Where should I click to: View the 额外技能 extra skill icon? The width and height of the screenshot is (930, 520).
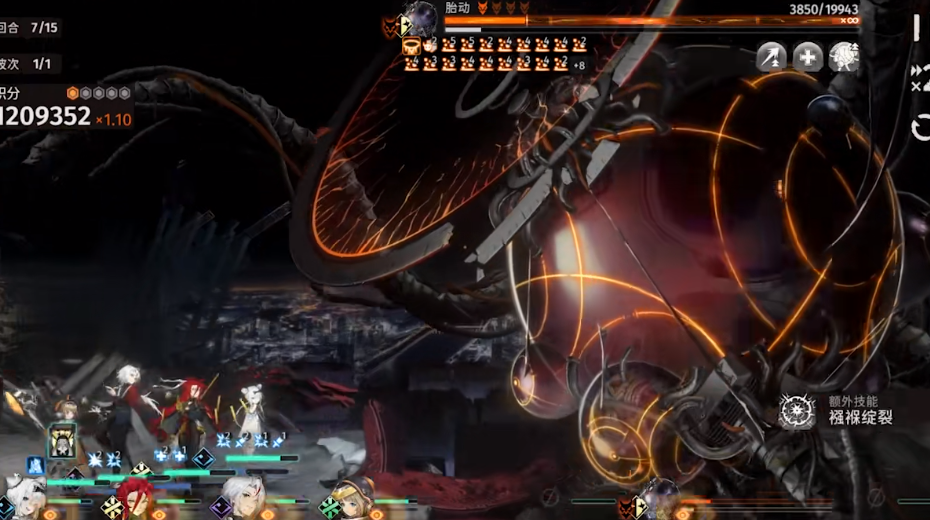pos(797,410)
